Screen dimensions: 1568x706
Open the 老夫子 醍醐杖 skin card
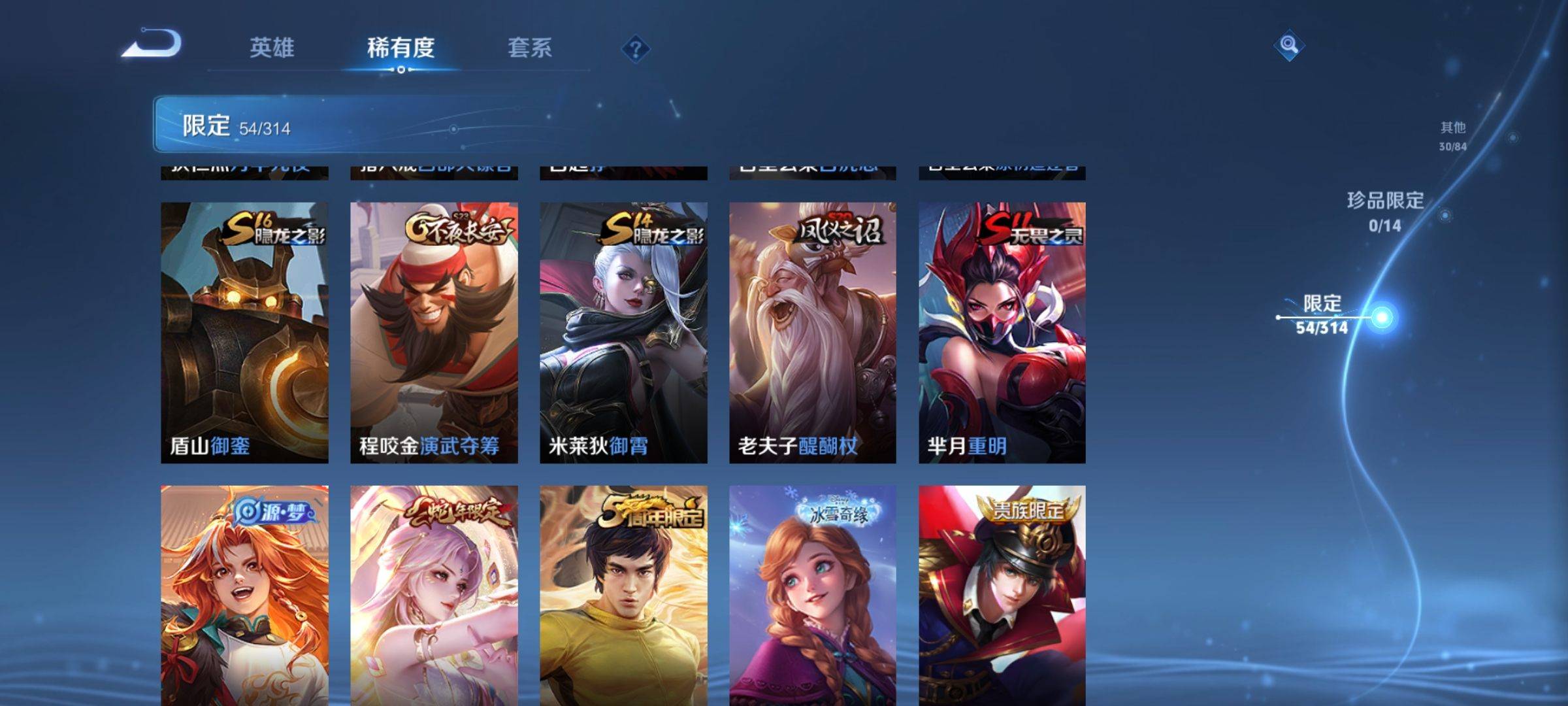[813, 332]
